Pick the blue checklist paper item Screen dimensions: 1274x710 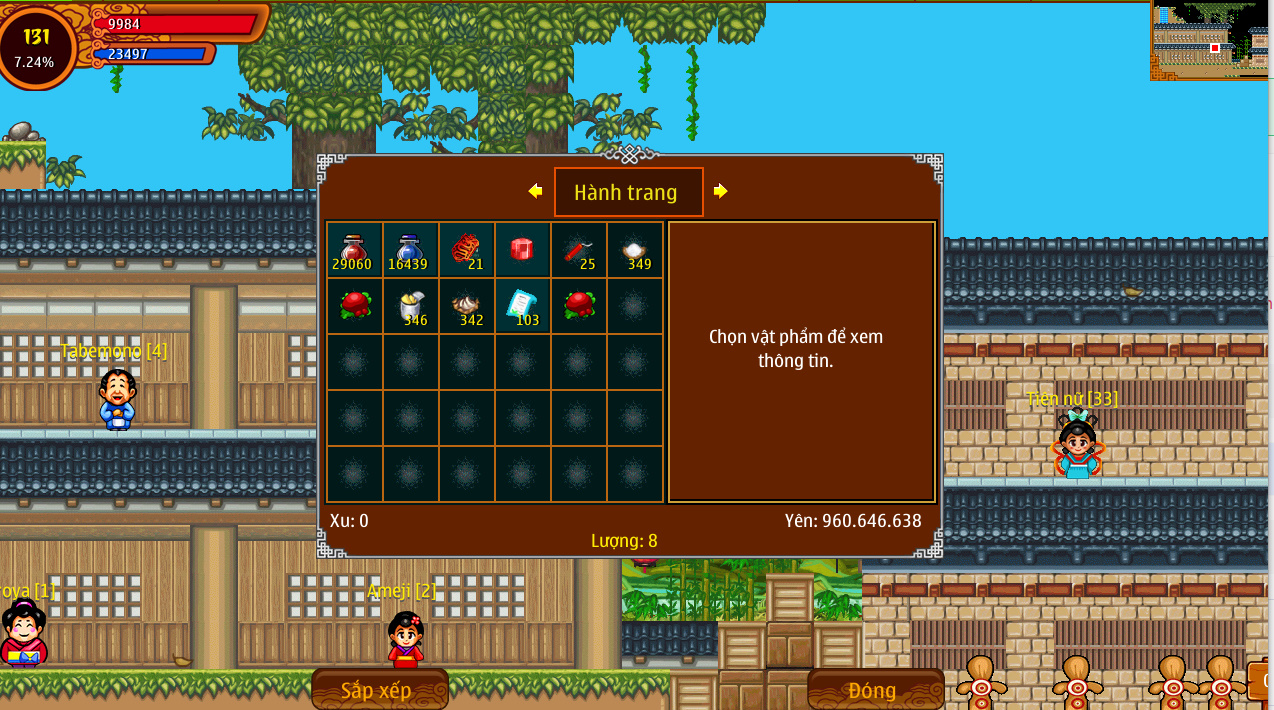point(522,306)
